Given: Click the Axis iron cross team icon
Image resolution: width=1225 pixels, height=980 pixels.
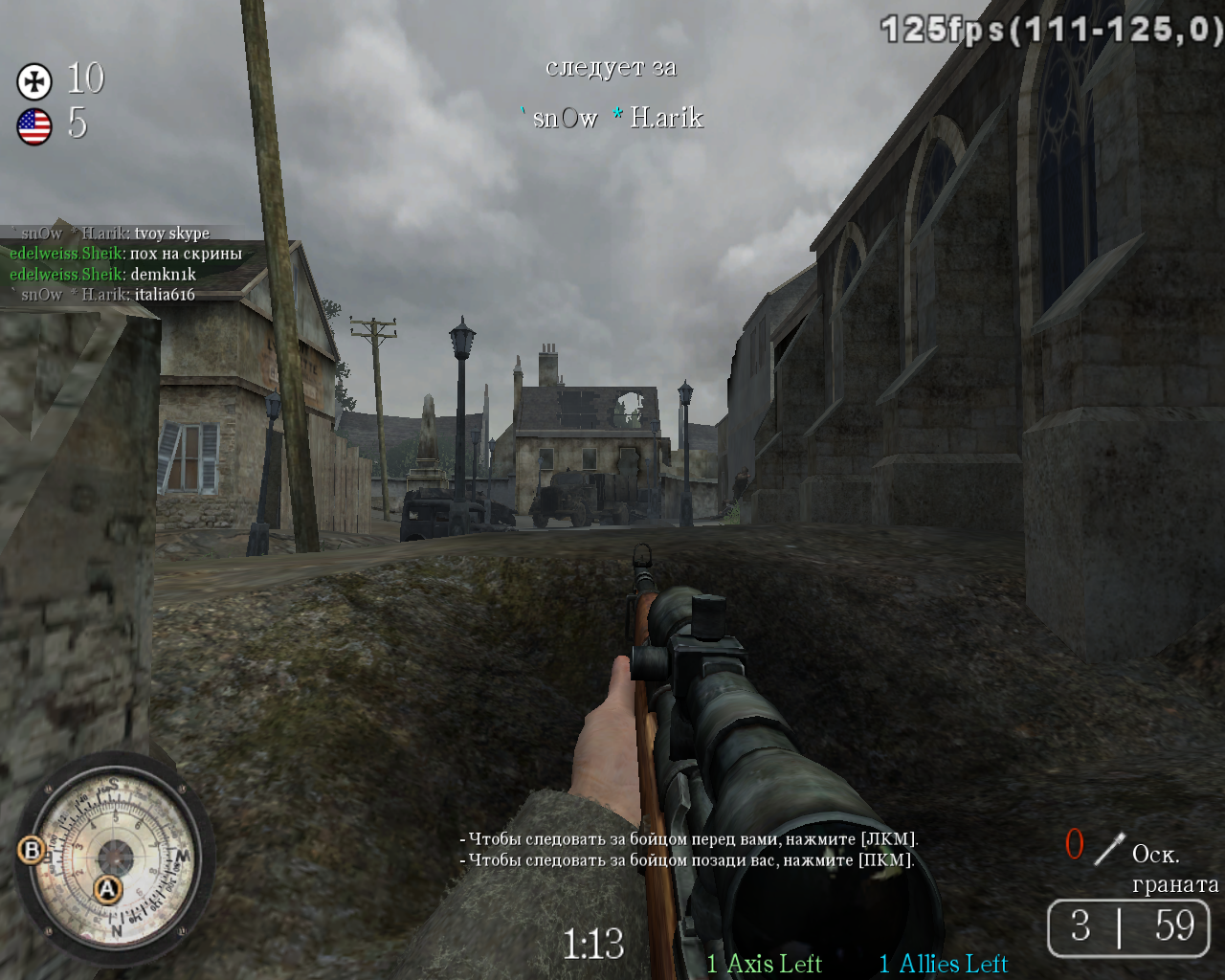Looking at the screenshot, I should (x=34, y=81).
